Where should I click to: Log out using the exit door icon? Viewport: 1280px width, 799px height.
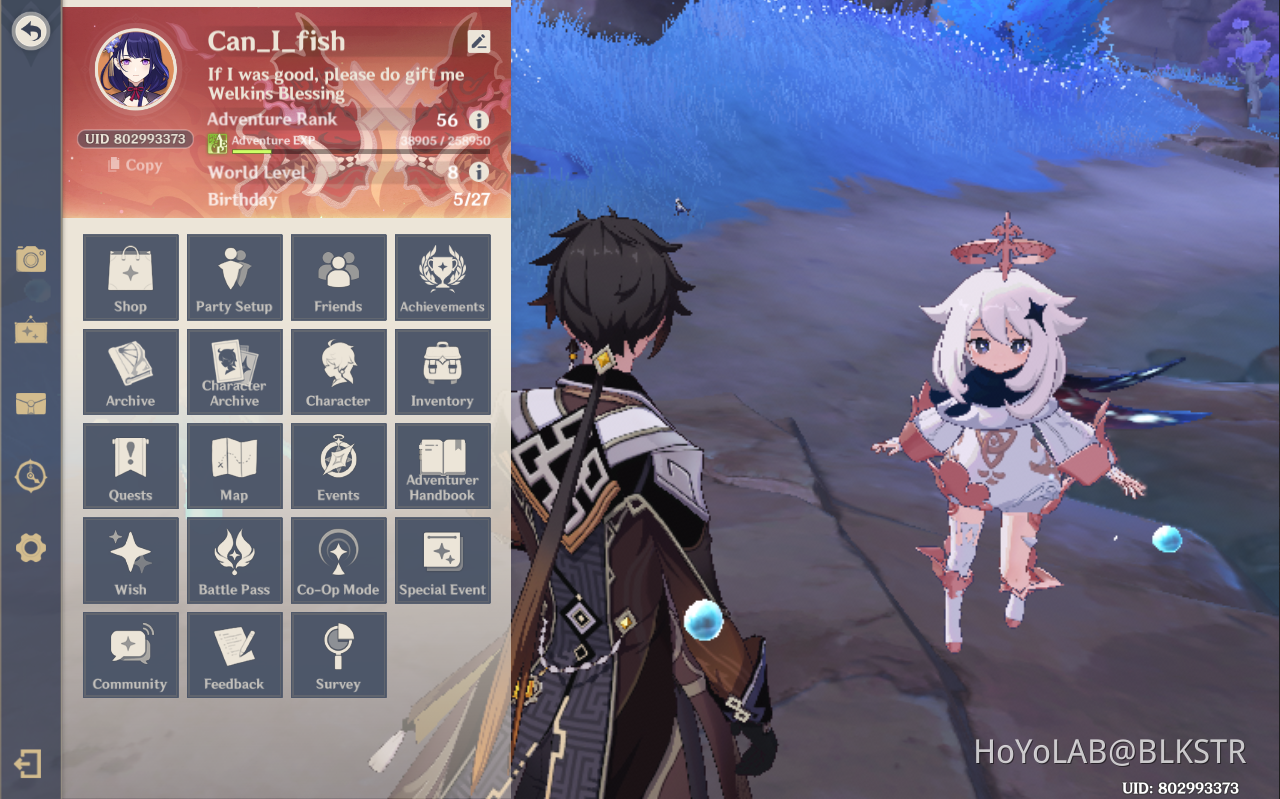point(29,764)
